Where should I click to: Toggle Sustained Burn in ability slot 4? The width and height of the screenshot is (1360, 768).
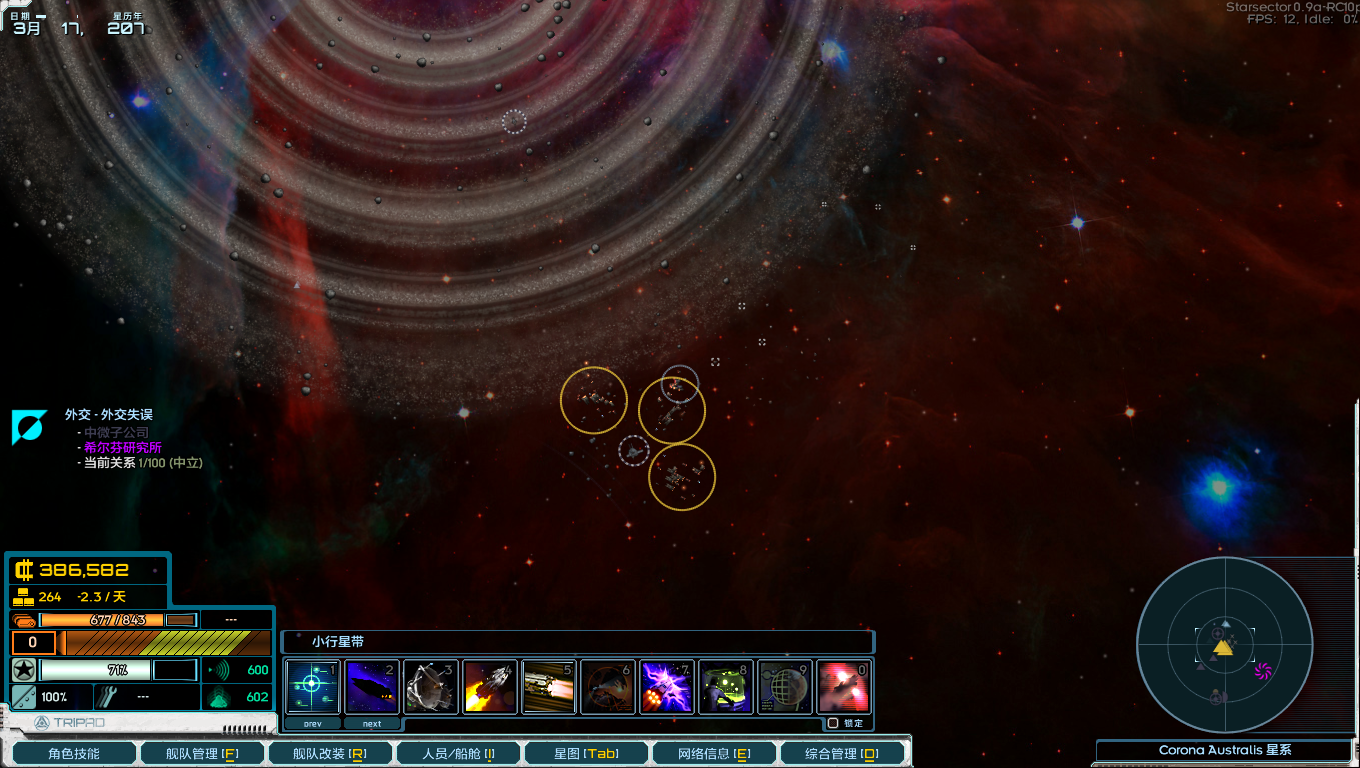[489, 686]
